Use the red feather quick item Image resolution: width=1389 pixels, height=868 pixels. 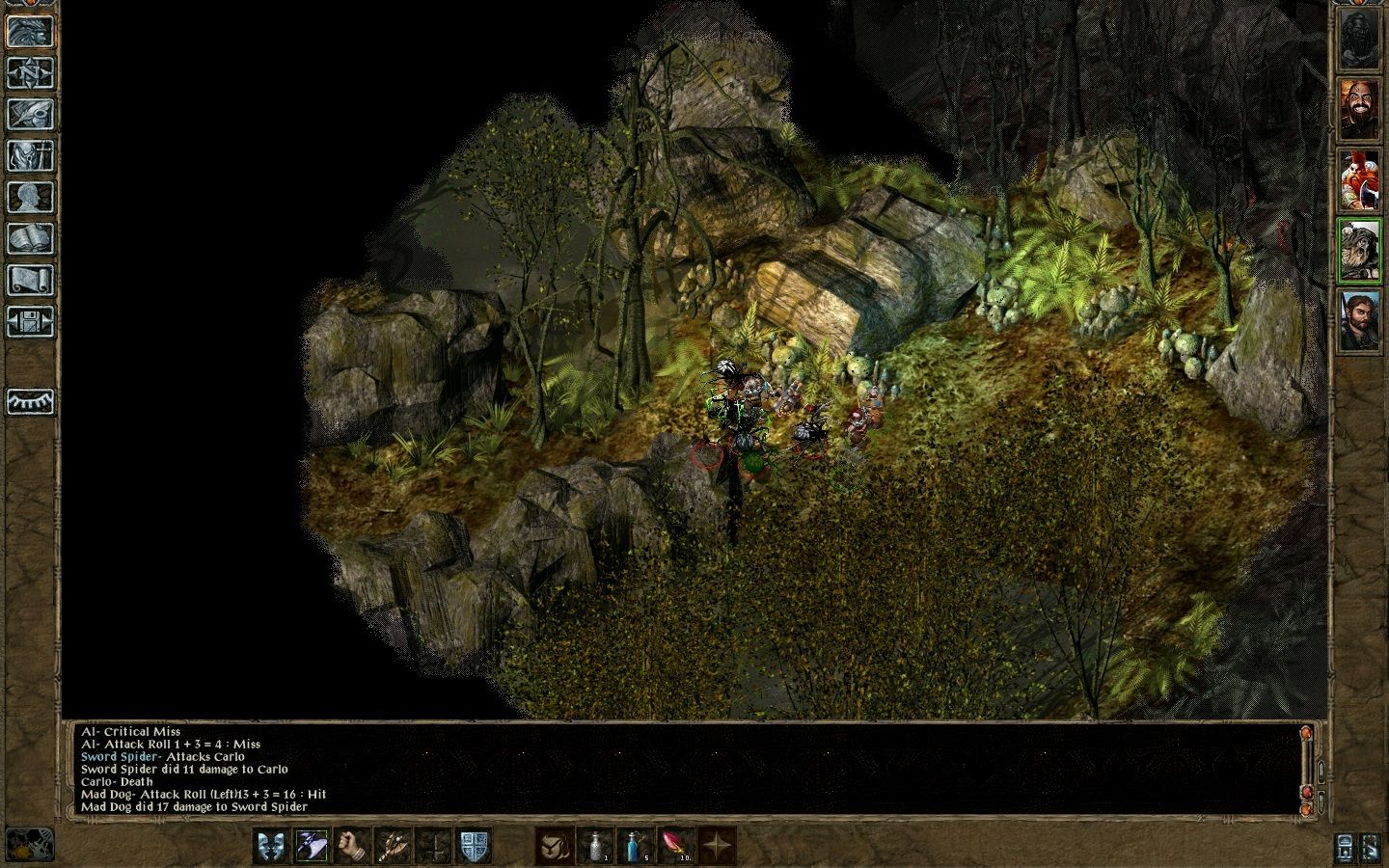(x=674, y=846)
